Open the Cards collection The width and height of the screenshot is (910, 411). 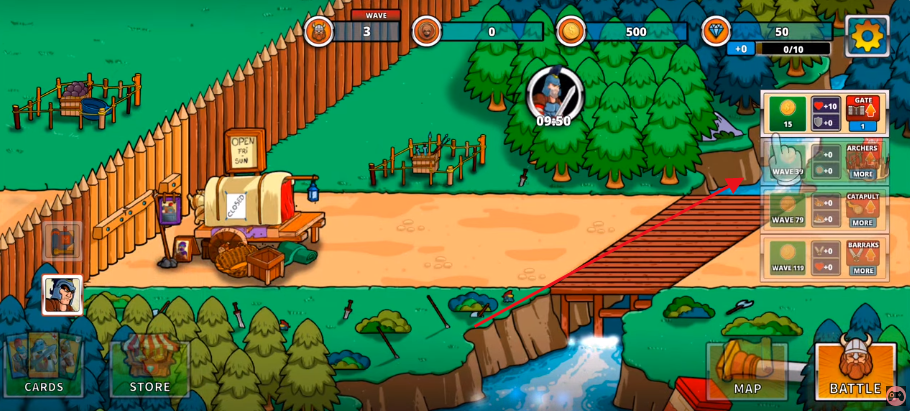click(44, 366)
